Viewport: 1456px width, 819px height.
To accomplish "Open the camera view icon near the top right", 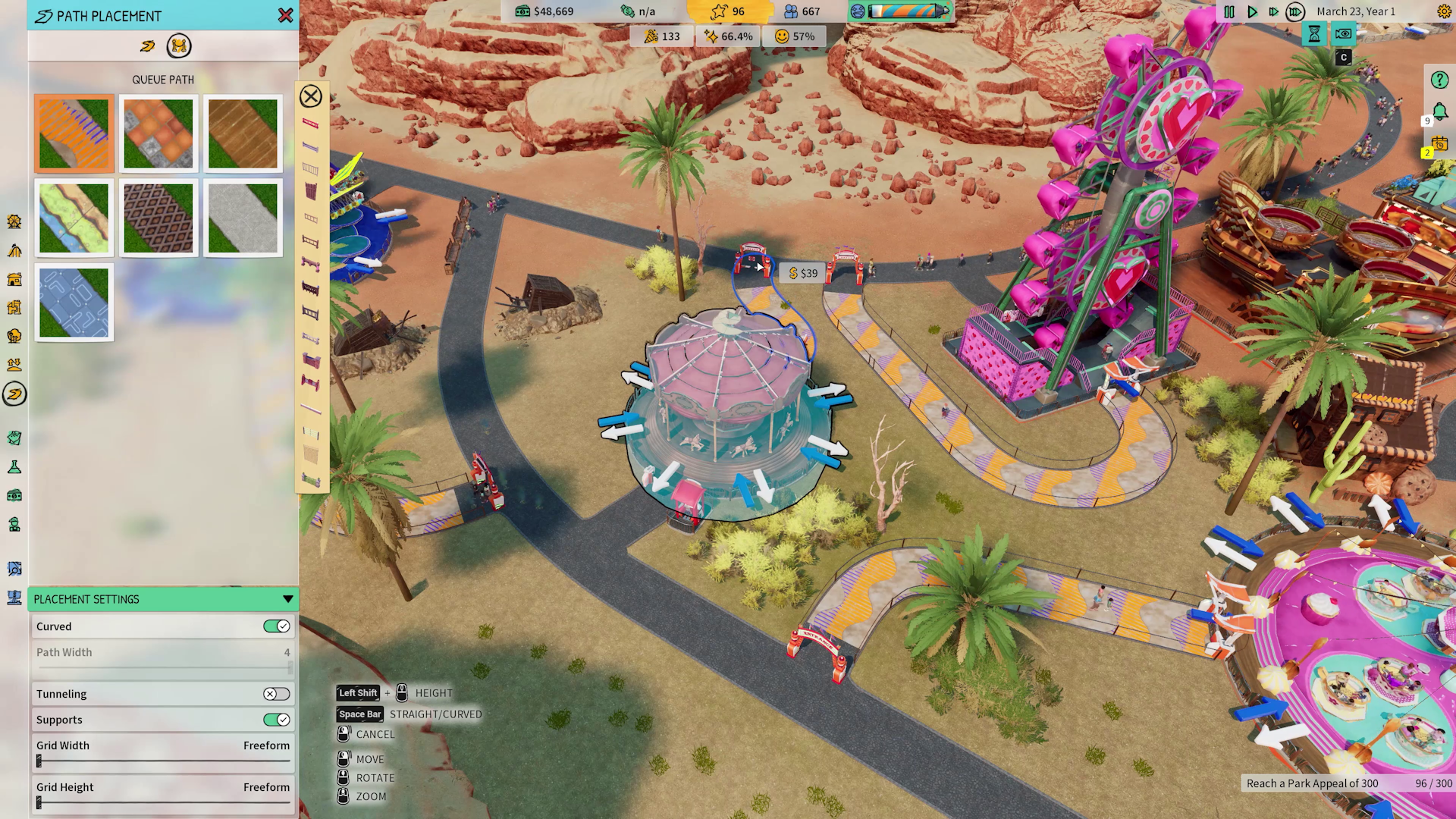I will (x=1342, y=34).
